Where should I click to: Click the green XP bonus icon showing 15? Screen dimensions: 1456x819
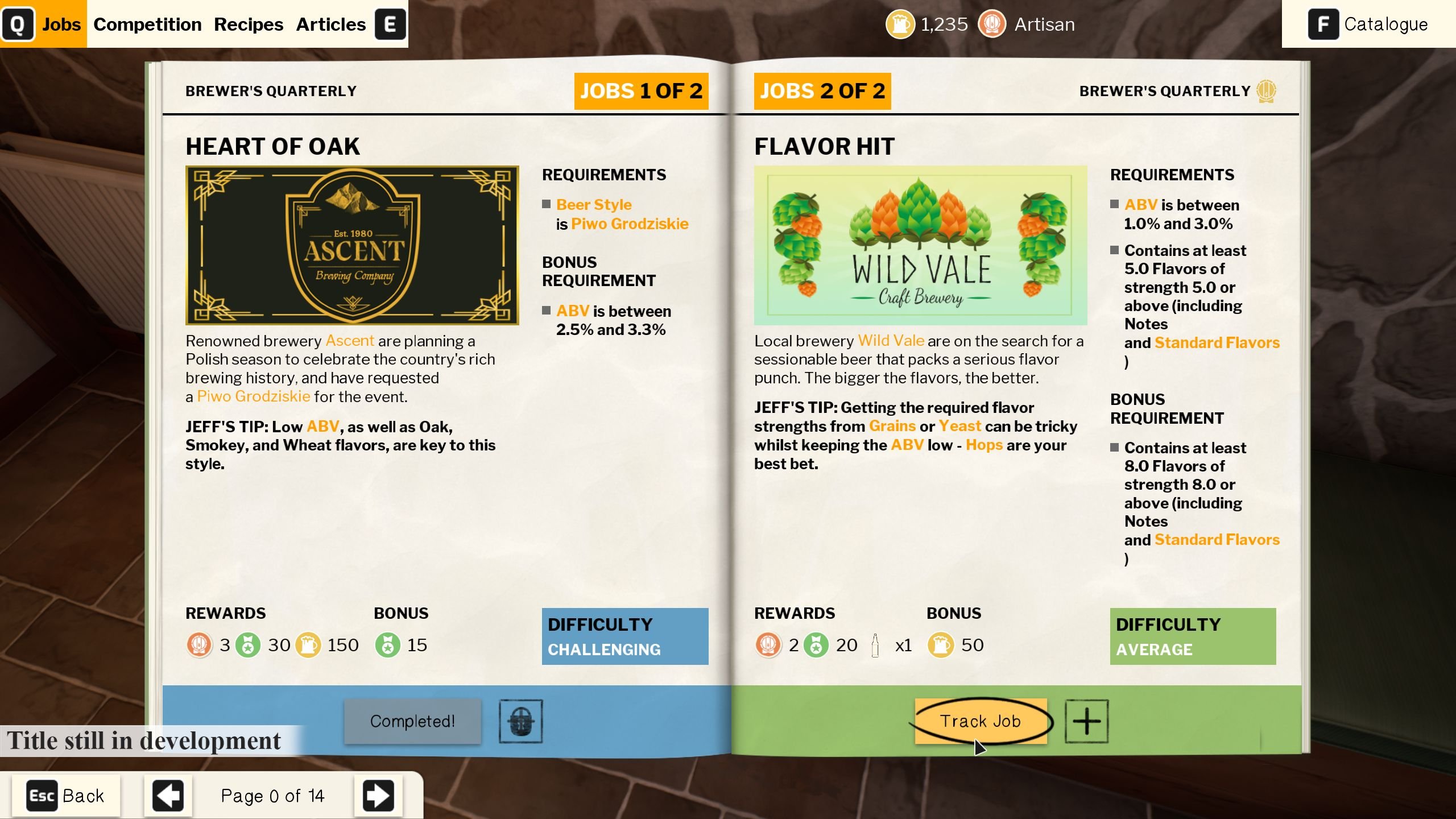(x=388, y=644)
